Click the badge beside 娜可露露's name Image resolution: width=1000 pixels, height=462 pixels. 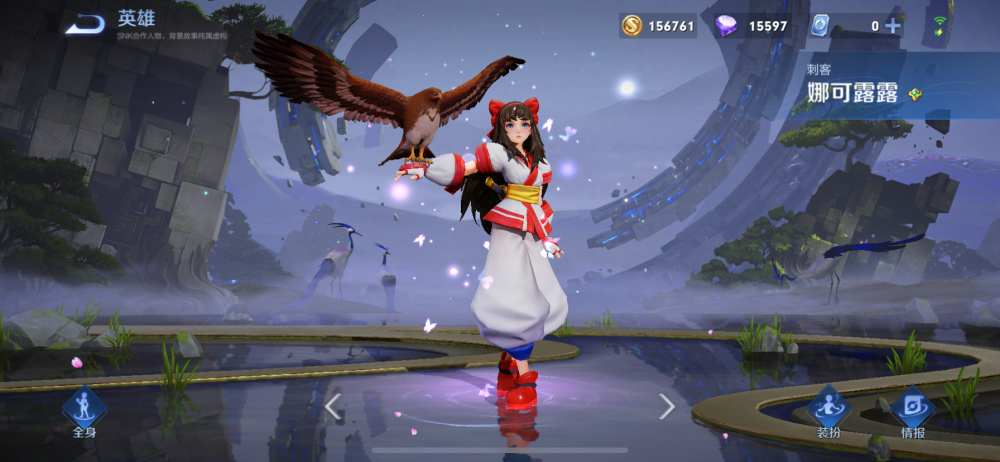click(915, 95)
